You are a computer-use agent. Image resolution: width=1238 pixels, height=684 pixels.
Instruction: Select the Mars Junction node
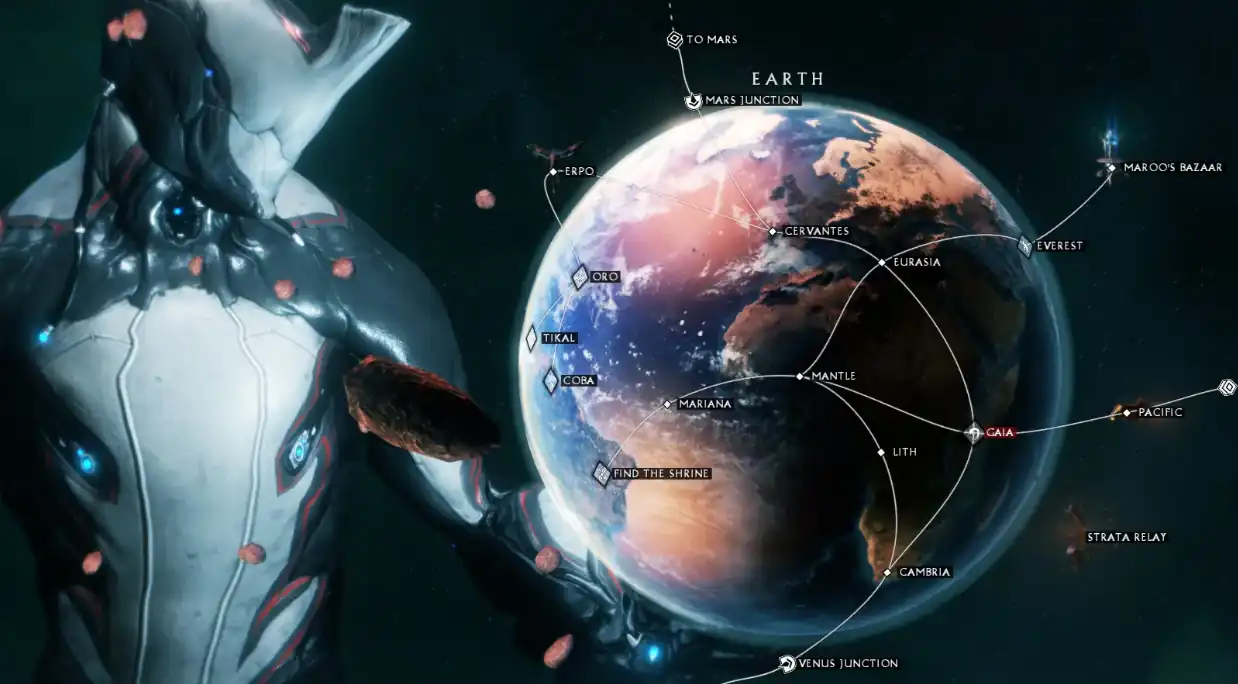tap(693, 101)
